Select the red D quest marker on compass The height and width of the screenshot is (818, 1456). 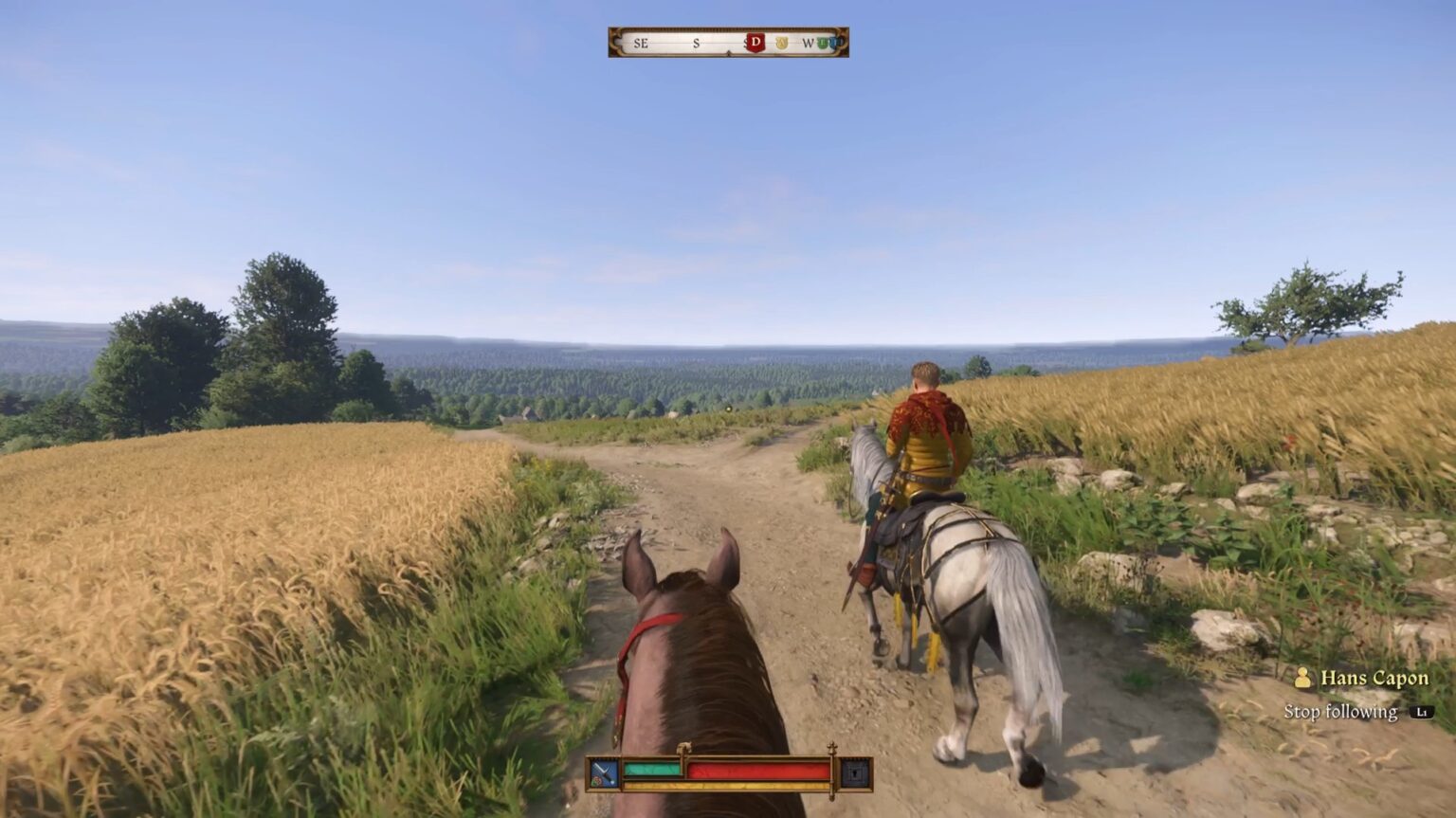coord(755,42)
